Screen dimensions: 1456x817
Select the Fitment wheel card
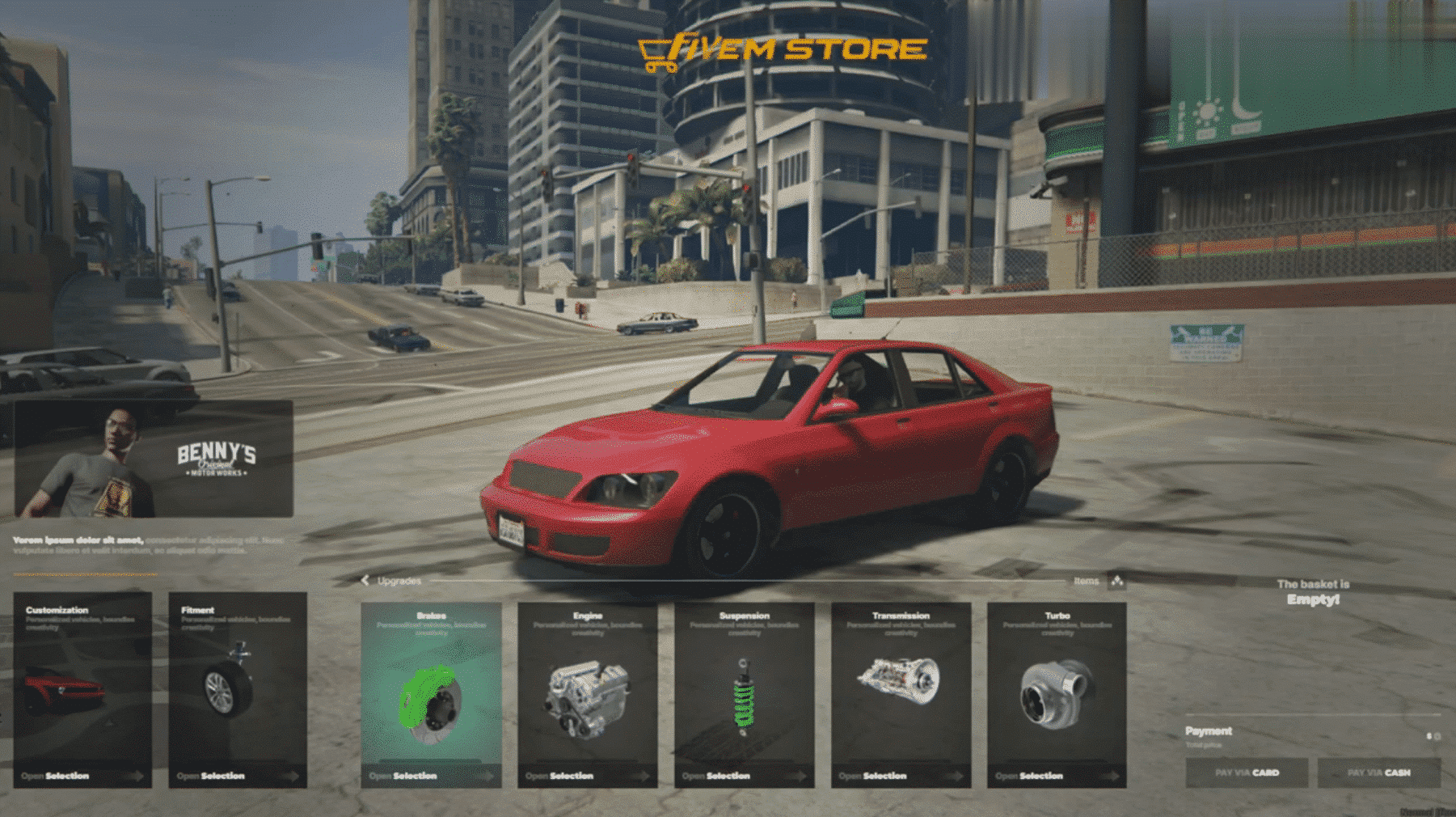pyautogui.click(x=238, y=689)
